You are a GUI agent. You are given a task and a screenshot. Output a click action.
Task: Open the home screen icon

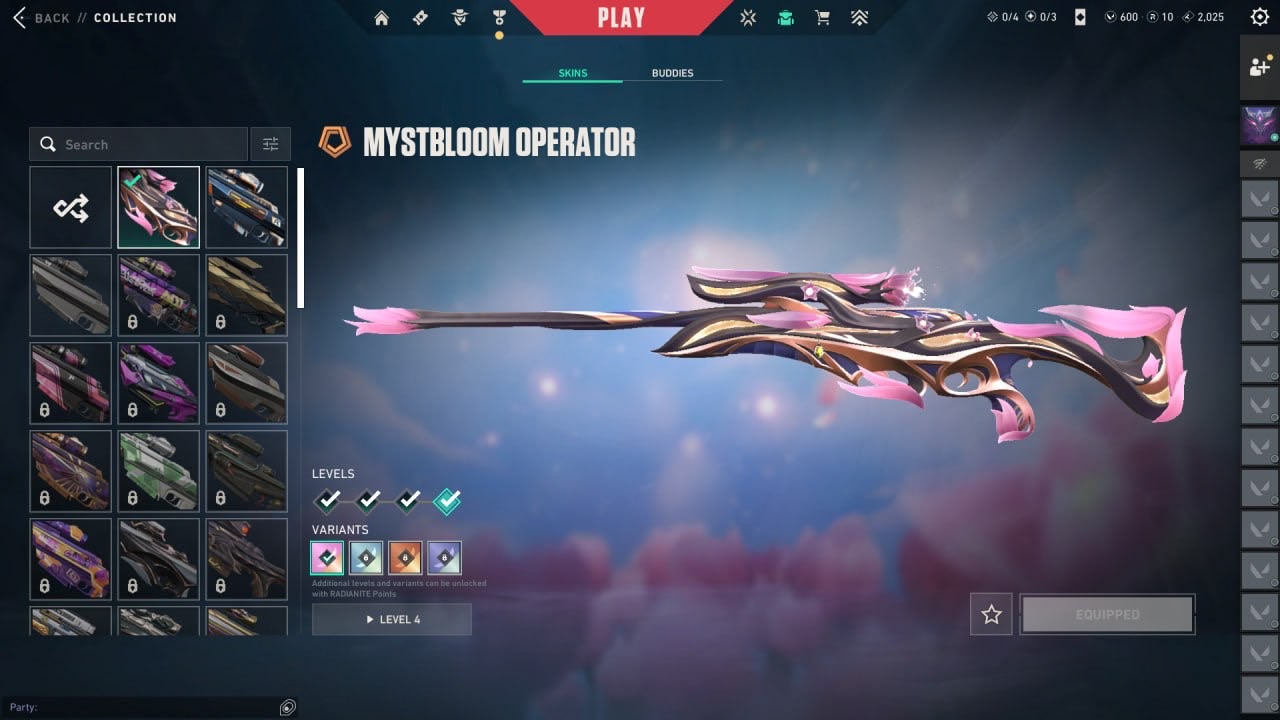coord(381,17)
